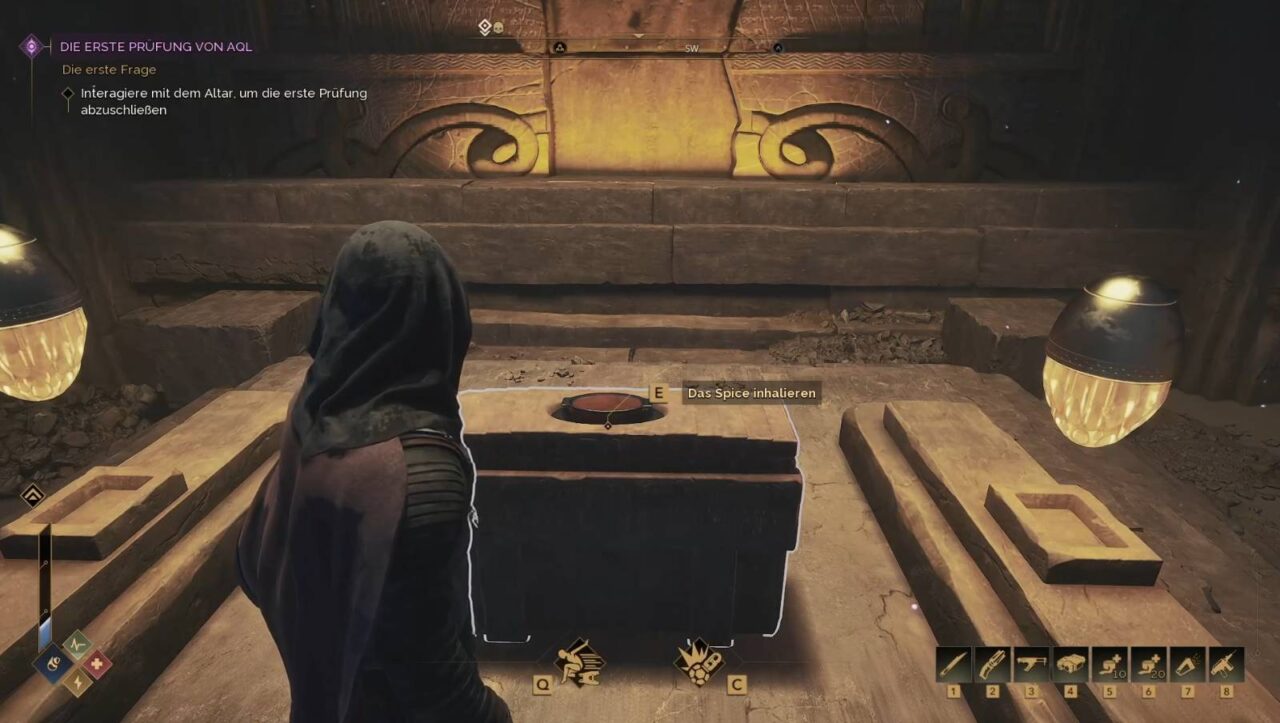This screenshot has width=1280, height=723.
Task: Click the blue water status diamond icon
Action: [52, 663]
